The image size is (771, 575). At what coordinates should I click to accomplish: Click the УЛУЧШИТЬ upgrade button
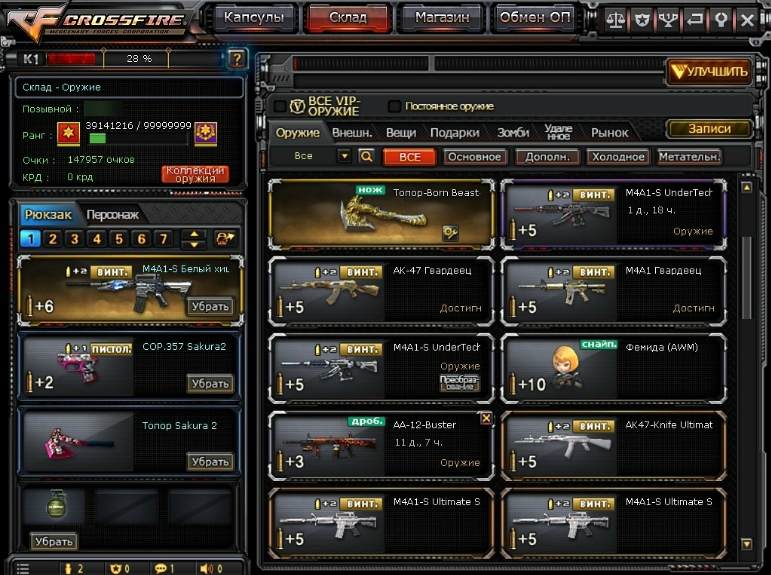(708, 71)
